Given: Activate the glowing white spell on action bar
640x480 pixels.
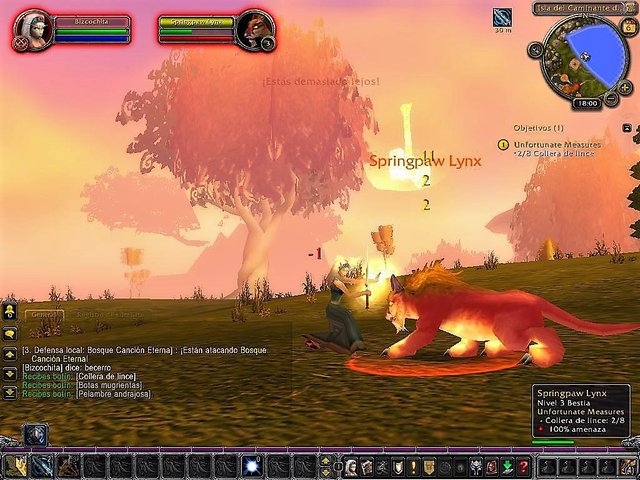Looking at the screenshot, I should (251, 466).
